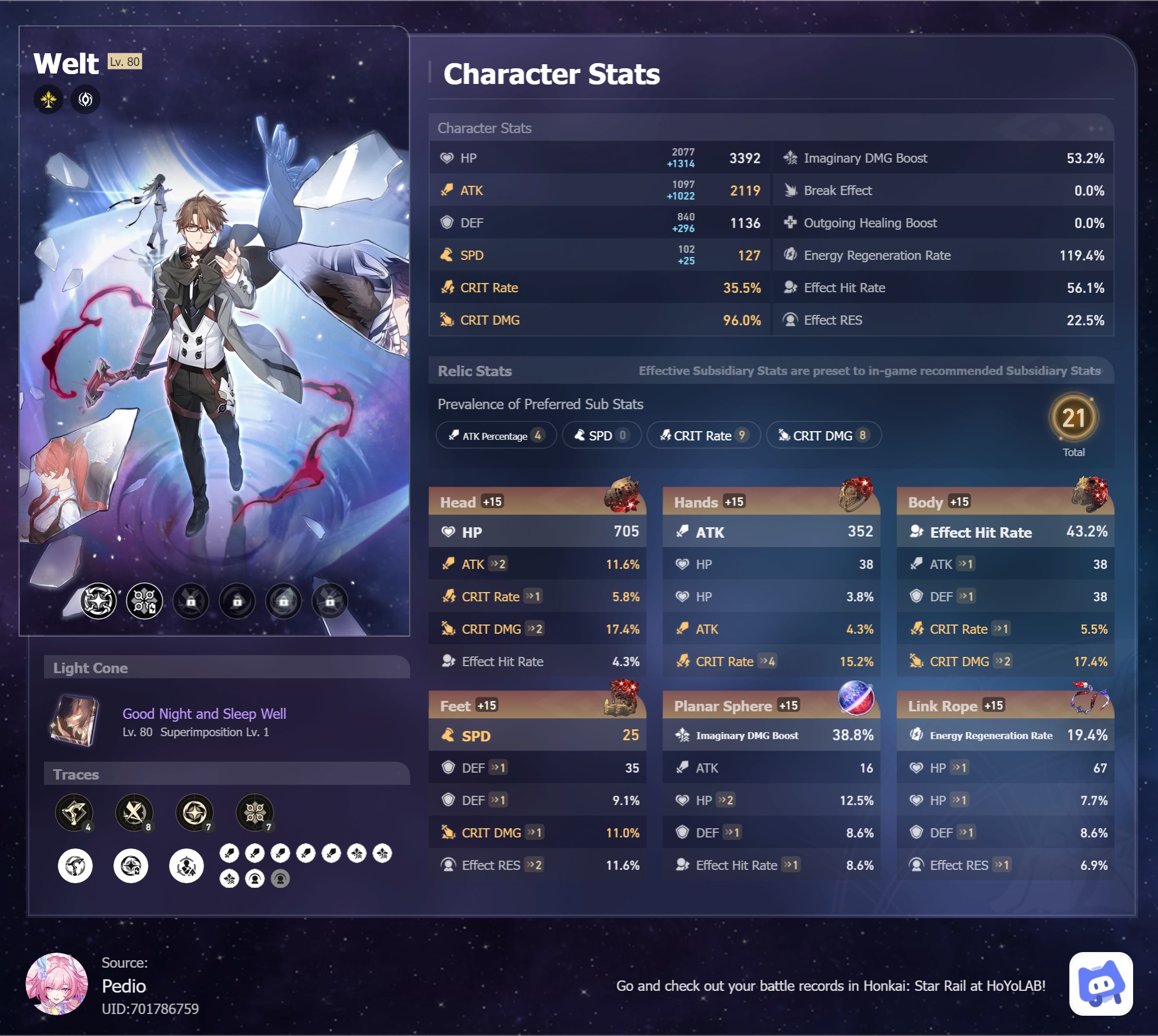
Task: Select the CRIT DMG sub stat chip
Action: point(823,435)
